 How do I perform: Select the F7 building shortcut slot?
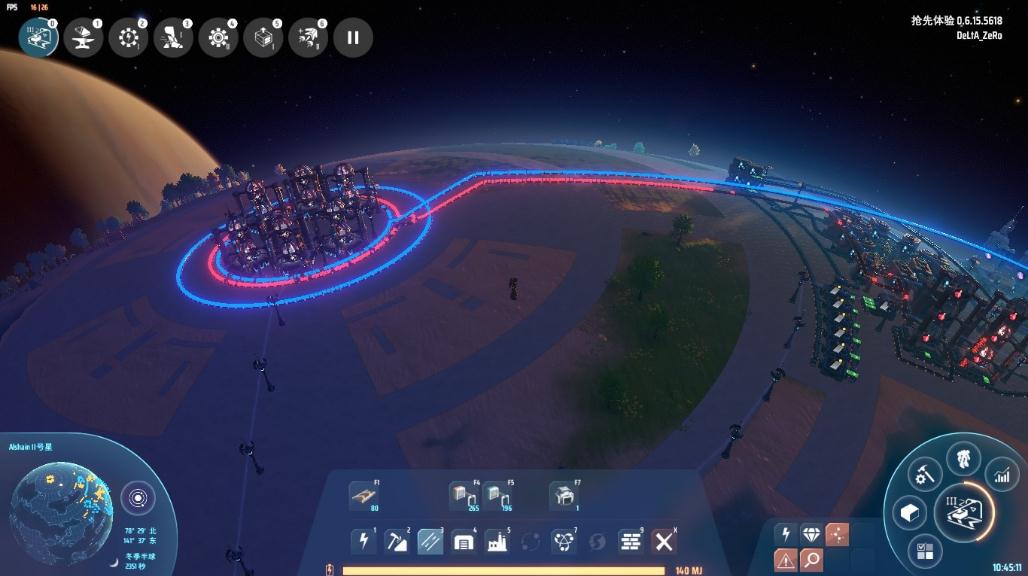pyautogui.click(x=563, y=495)
